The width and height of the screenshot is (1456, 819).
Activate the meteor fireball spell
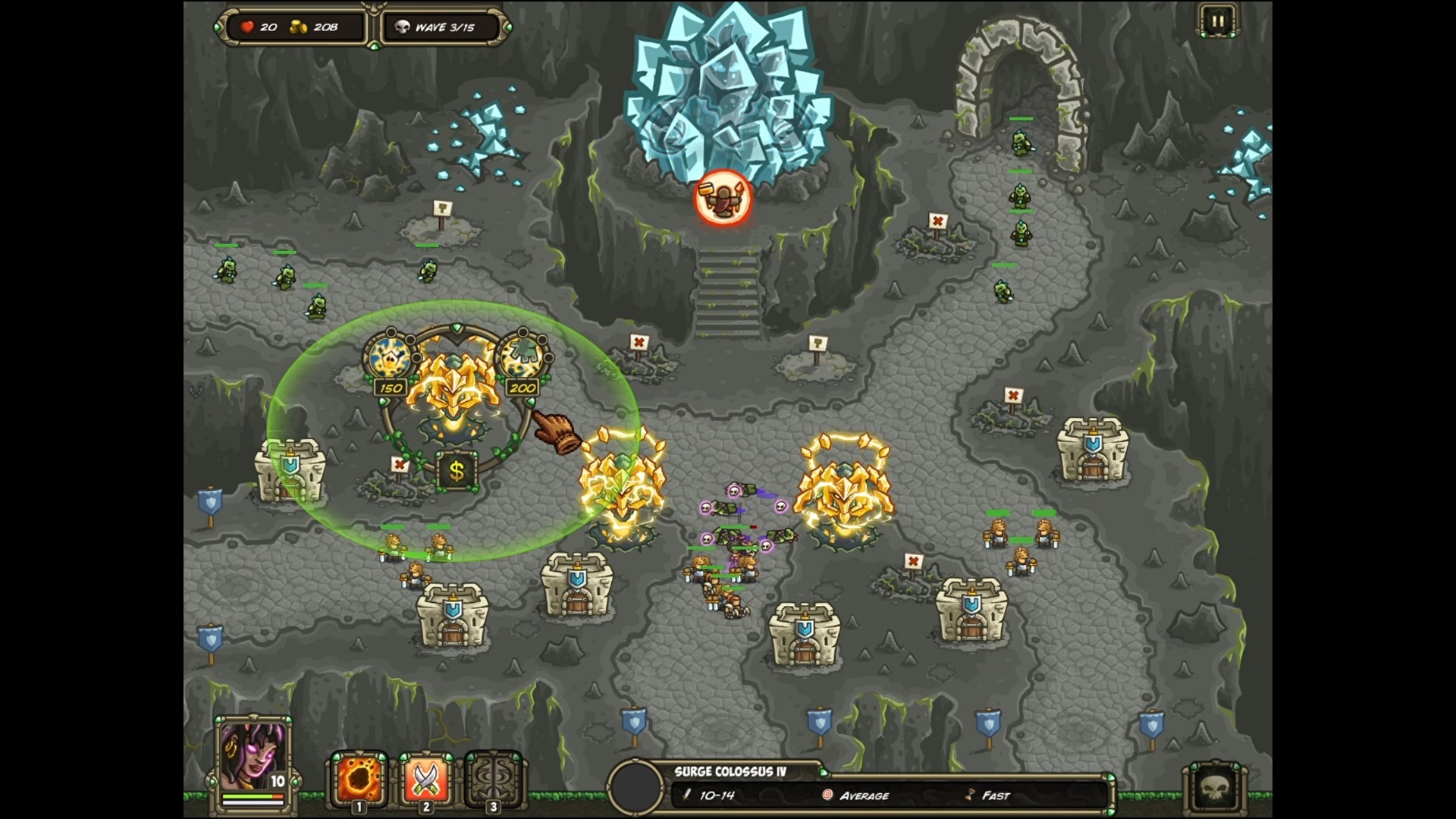(359, 780)
